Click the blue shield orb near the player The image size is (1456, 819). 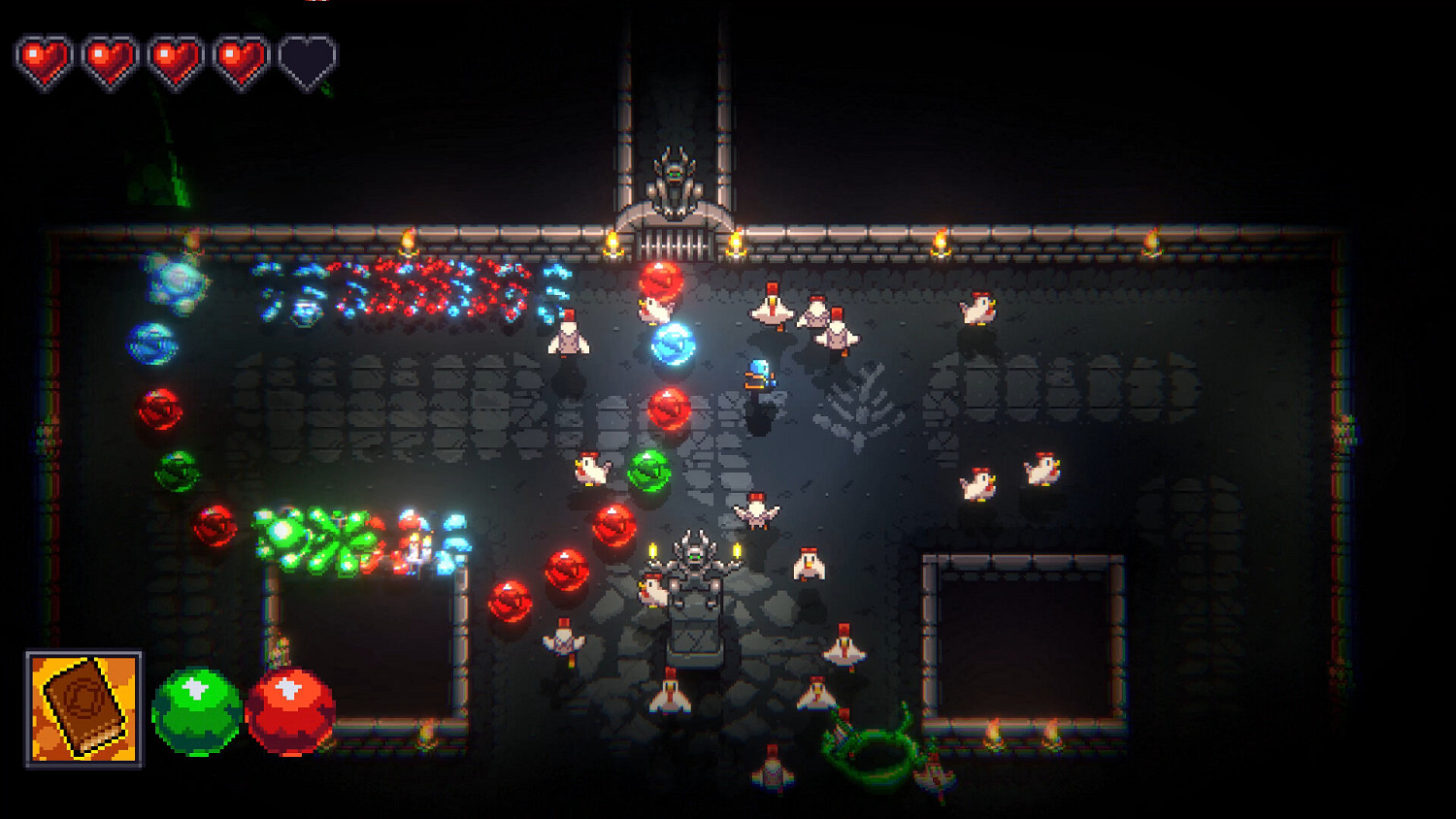click(x=674, y=344)
